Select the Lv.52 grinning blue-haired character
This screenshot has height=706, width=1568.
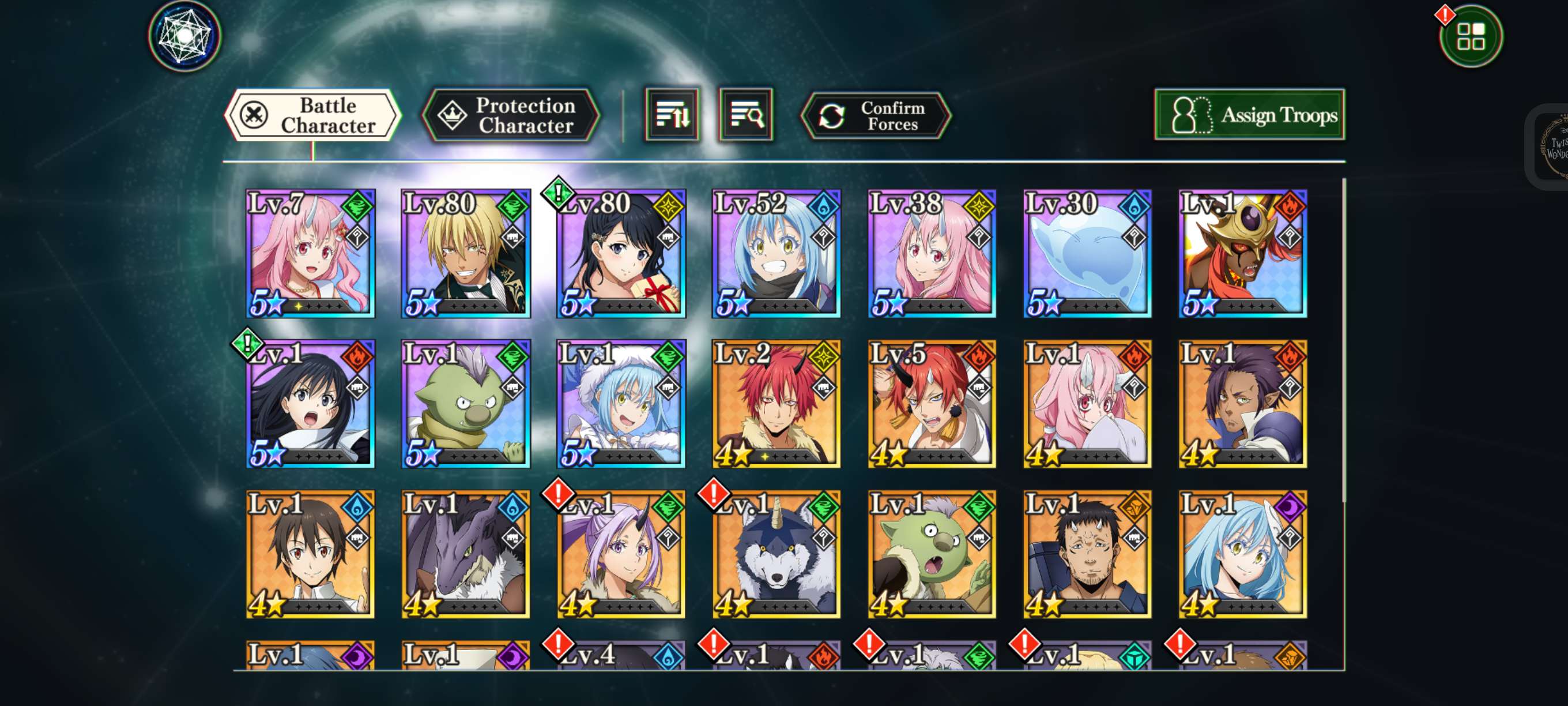coord(777,253)
